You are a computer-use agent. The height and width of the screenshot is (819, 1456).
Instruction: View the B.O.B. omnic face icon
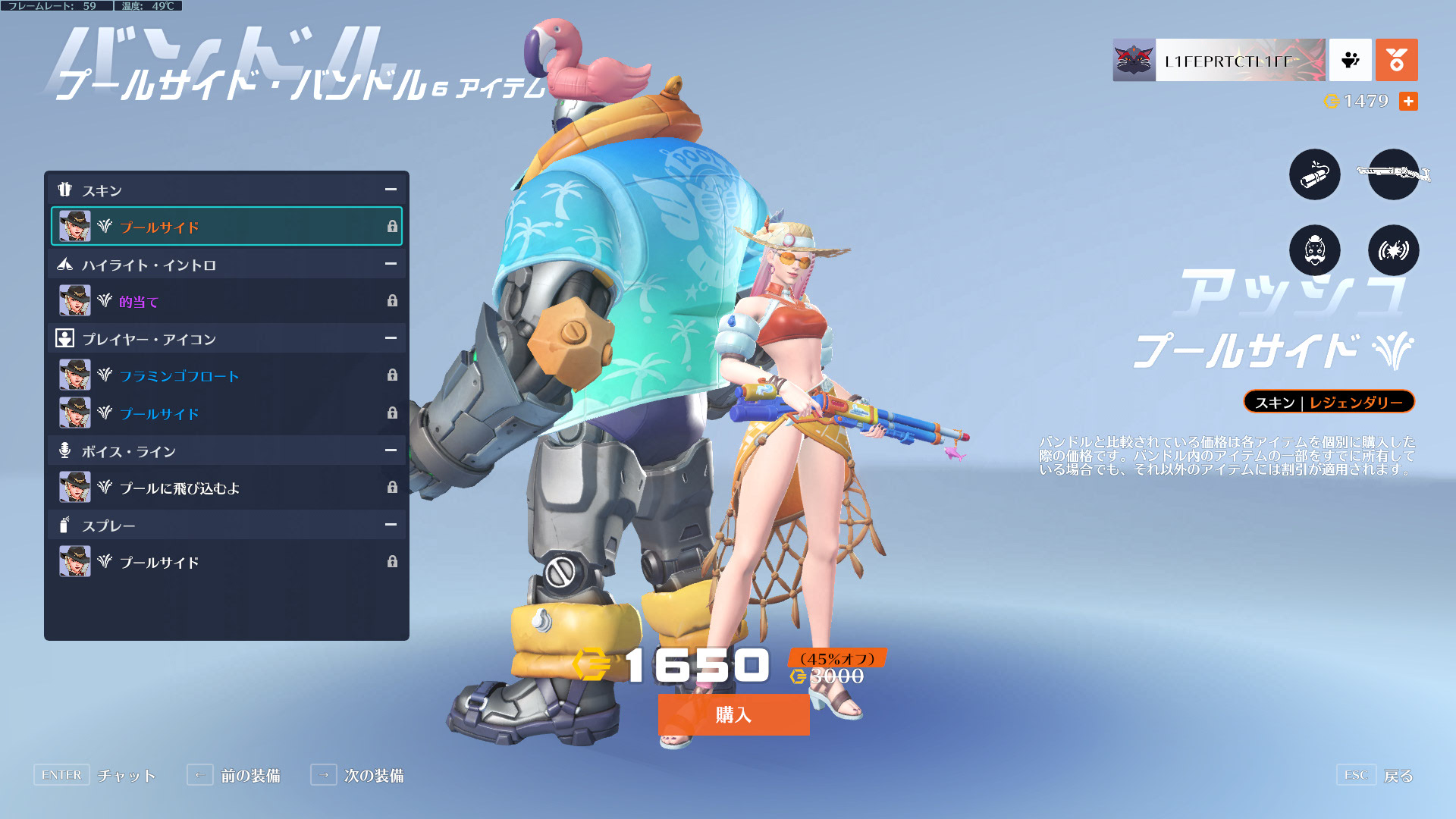1314,250
